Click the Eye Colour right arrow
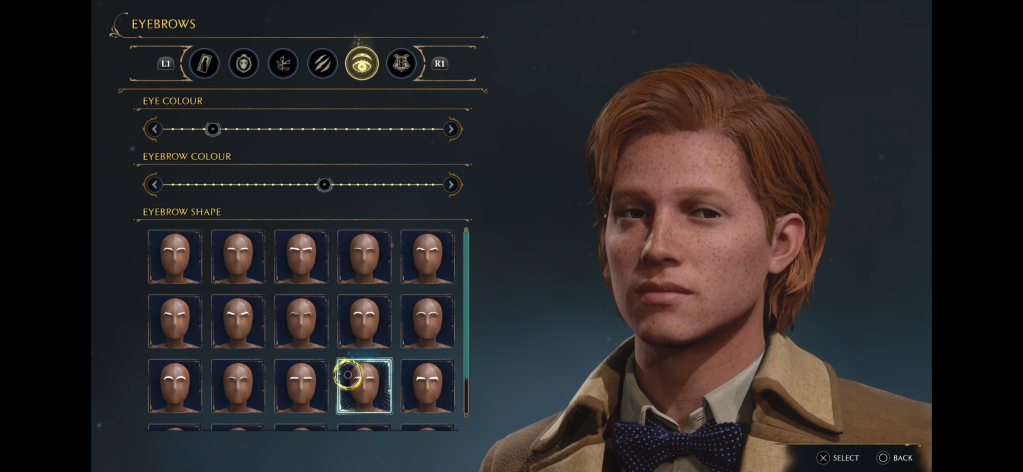The width and height of the screenshot is (1023, 472). point(452,129)
